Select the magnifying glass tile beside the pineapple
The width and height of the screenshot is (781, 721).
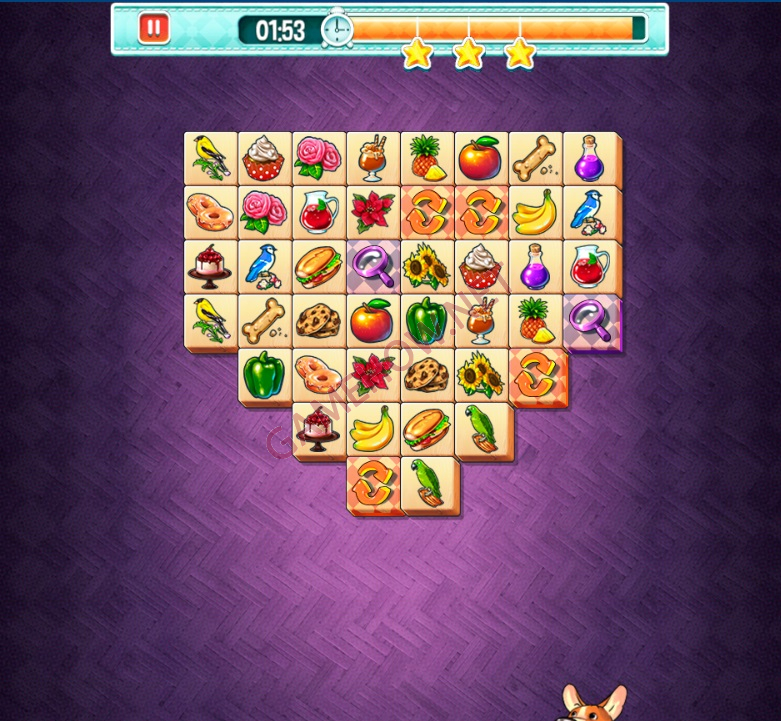coord(590,320)
